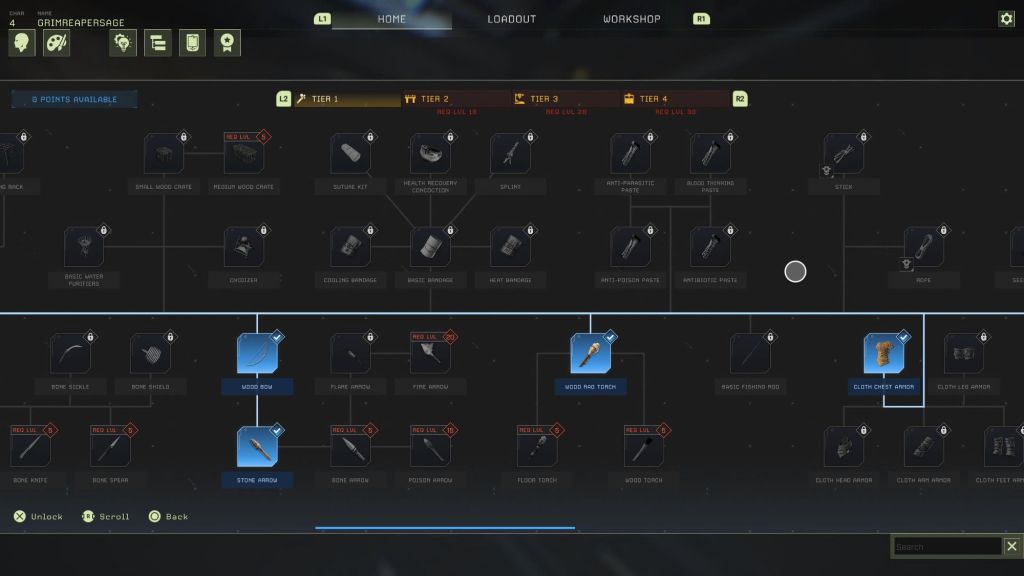The width and height of the screenshot is (1024, 576).
Task: Select the Wood Bow blueprint
Action: click(x=257, y=354)
